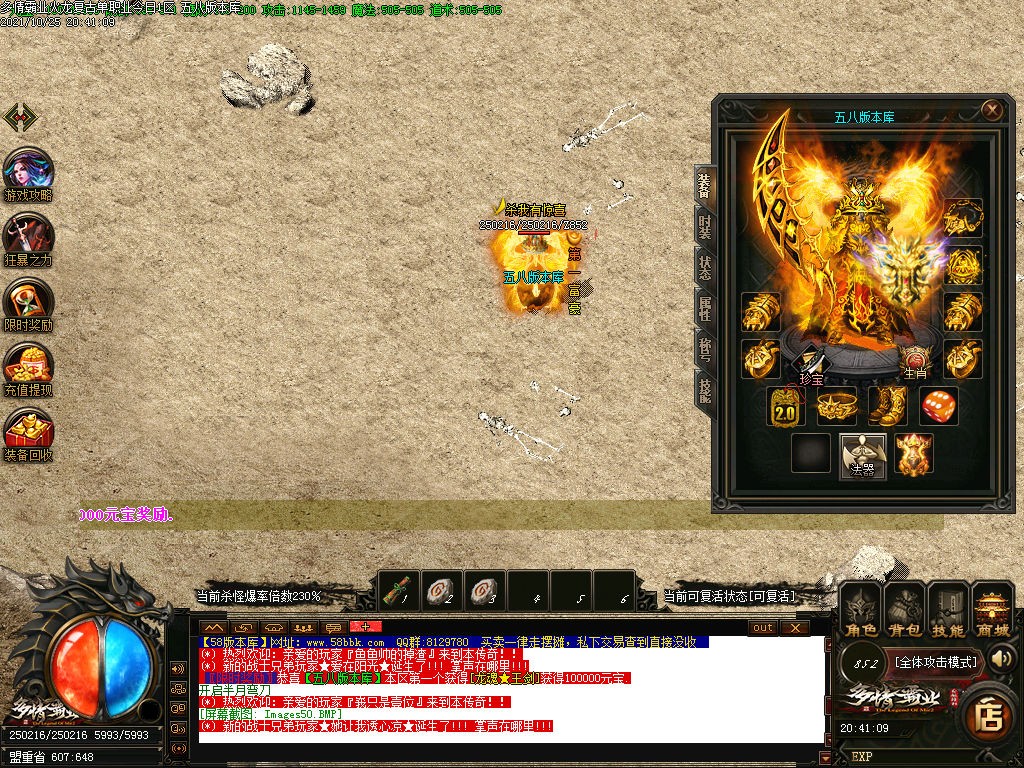Click the golden boots equipment slot
The image size is (1024, 768).
click(886, 406)
